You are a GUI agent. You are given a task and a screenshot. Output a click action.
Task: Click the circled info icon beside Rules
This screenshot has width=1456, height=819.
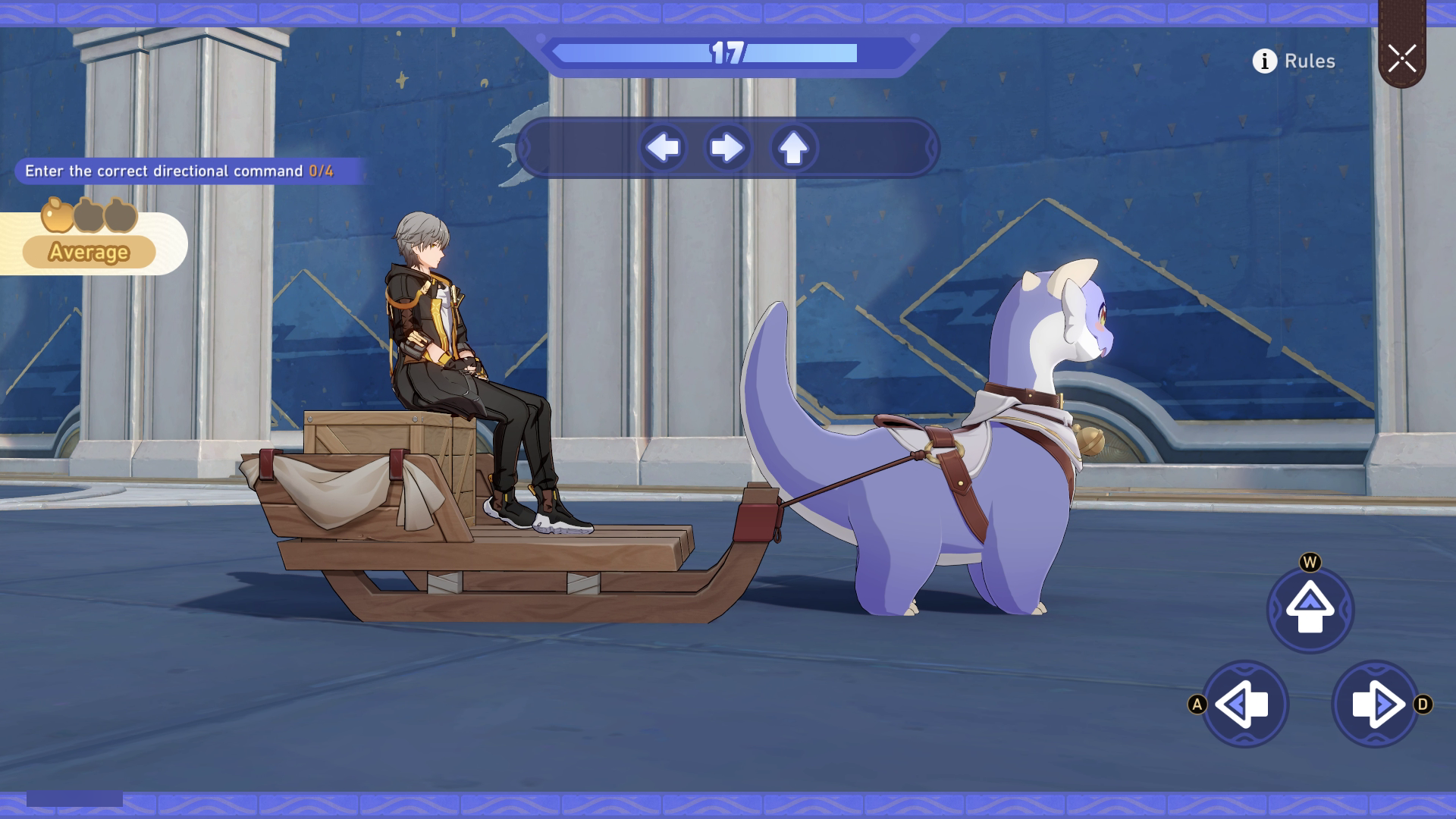coord(1263,61)
